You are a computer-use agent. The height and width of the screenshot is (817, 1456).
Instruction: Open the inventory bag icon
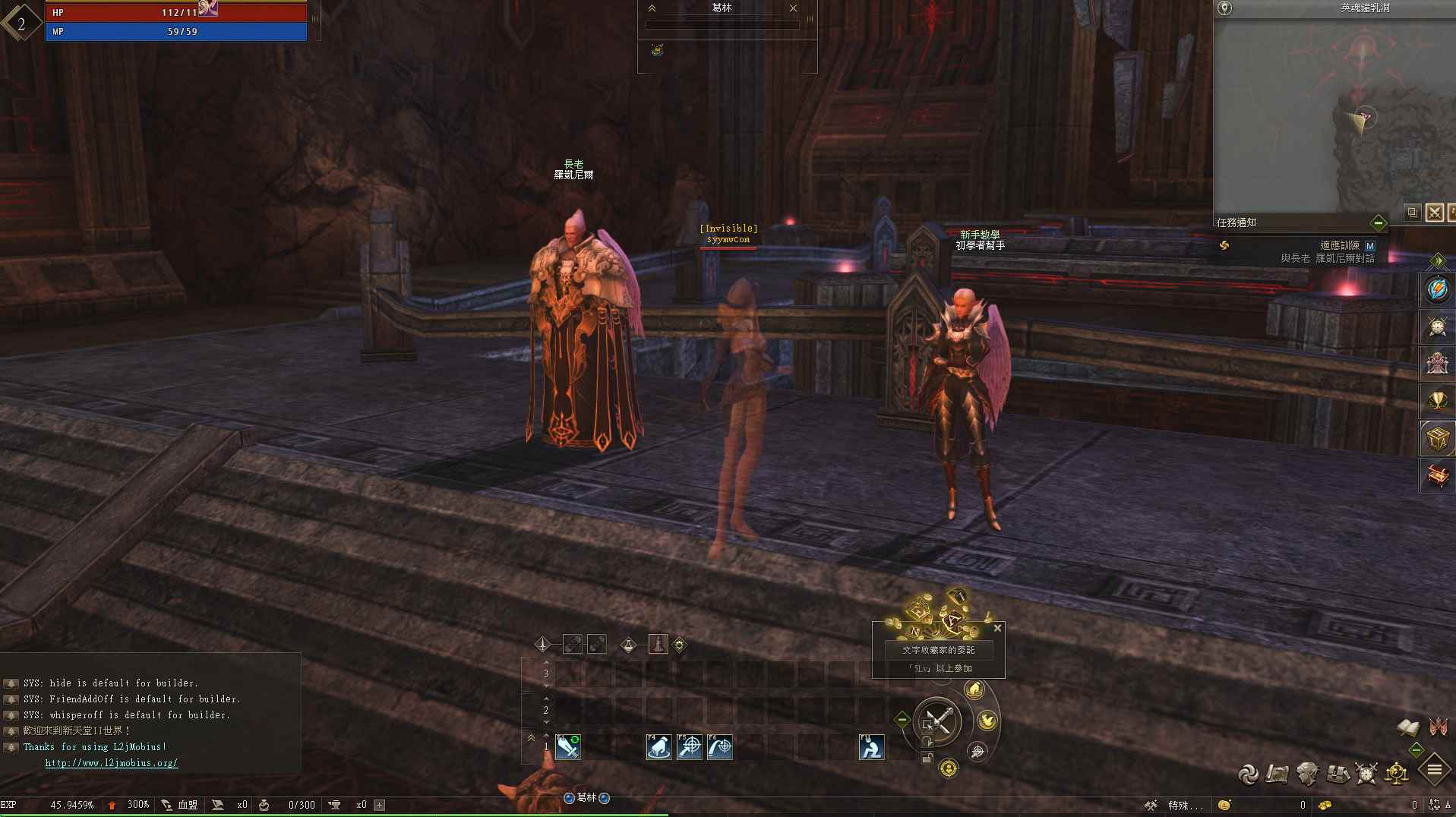coord(1337,773)
